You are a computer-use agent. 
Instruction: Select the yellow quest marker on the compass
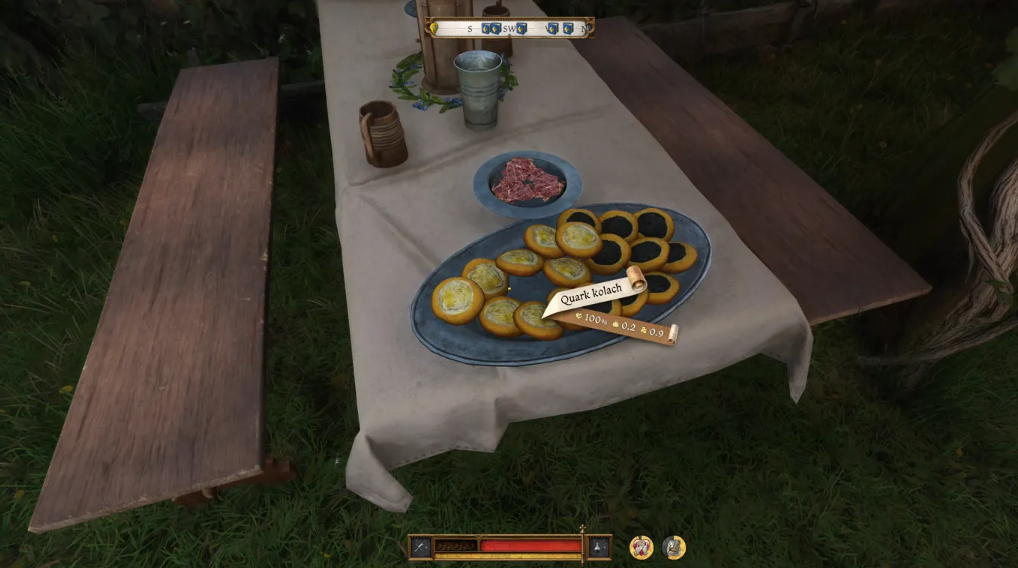point(434,29)
